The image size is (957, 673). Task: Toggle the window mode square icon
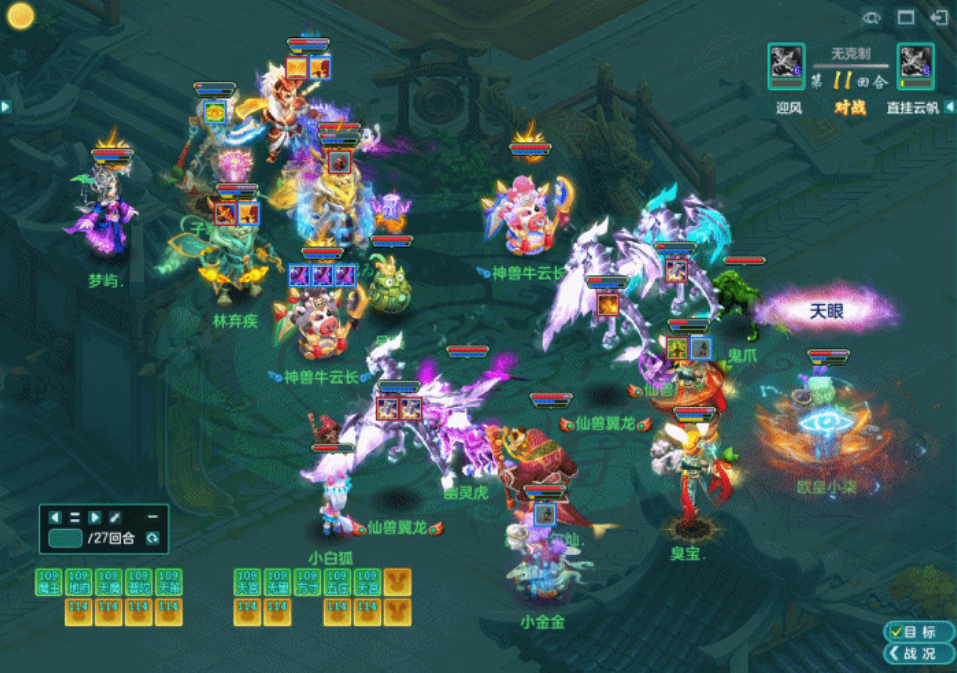(905, 17)
